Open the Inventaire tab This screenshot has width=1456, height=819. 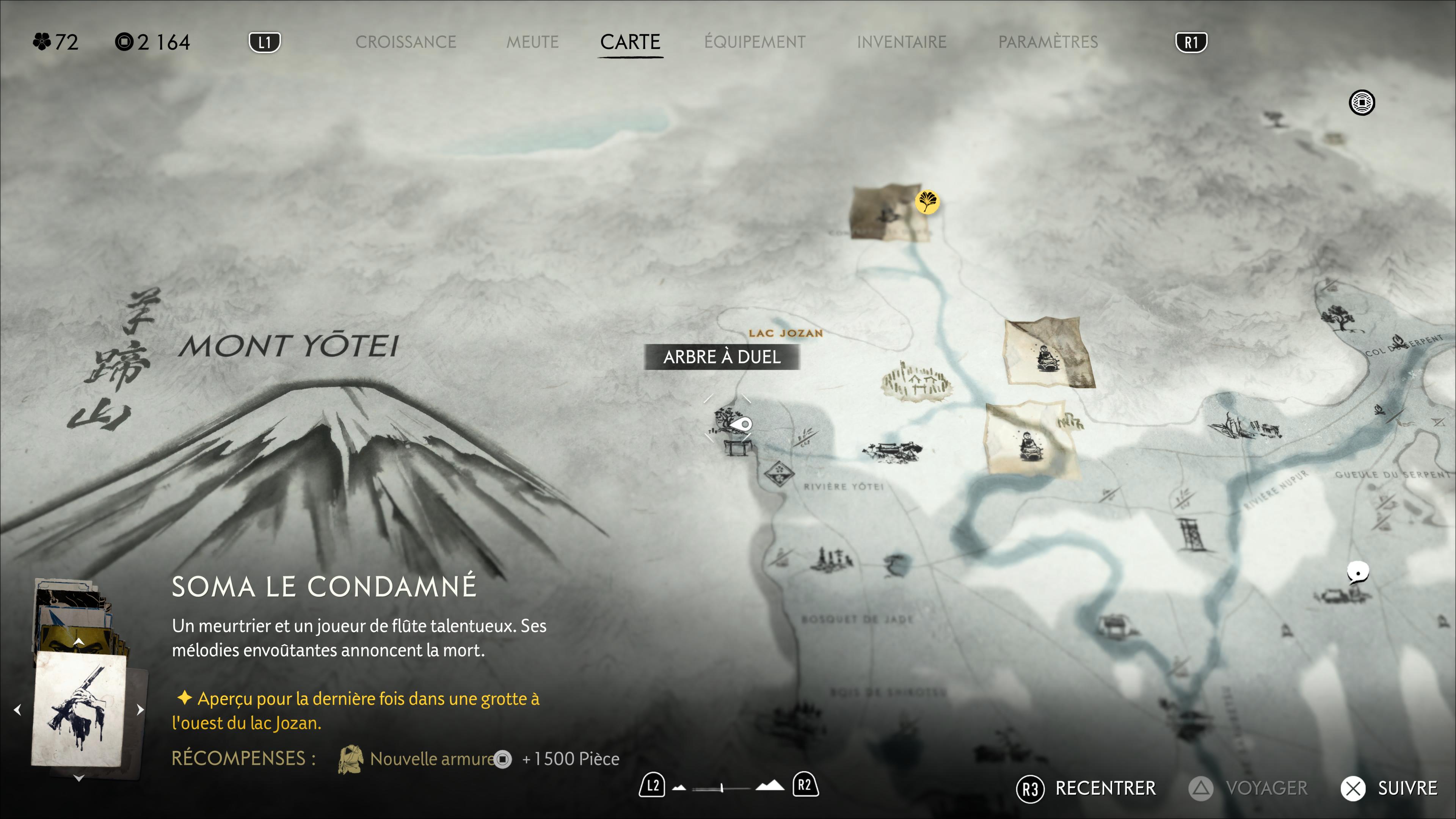pyautogui.click(x=901, y=42)
